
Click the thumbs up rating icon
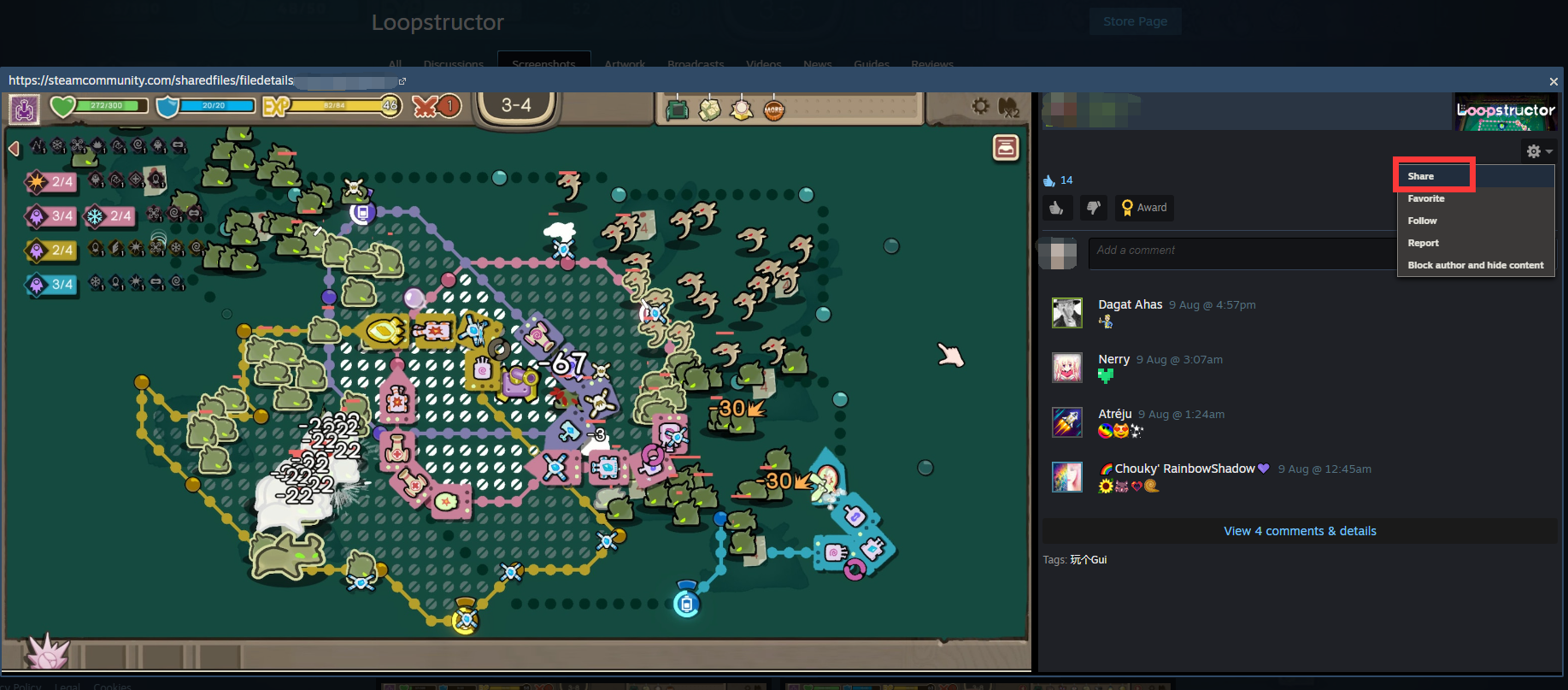(1057, 207)
